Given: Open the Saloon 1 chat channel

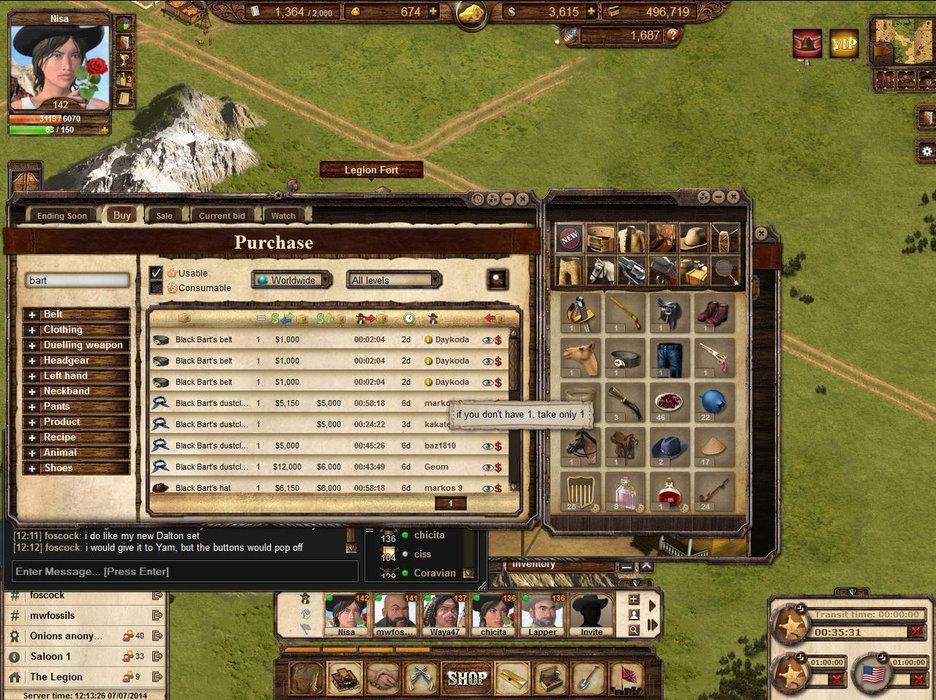Looking at the screenshot, I should tap(50, 657).
